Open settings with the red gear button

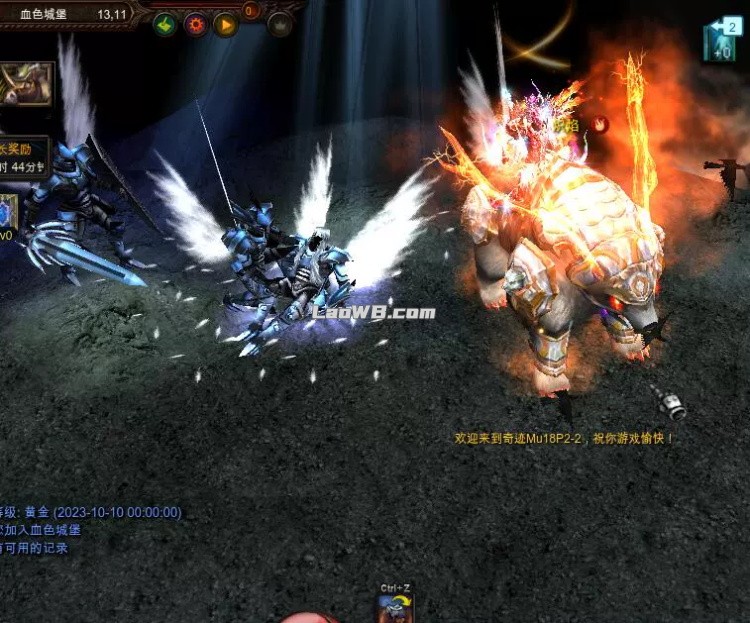195,24
